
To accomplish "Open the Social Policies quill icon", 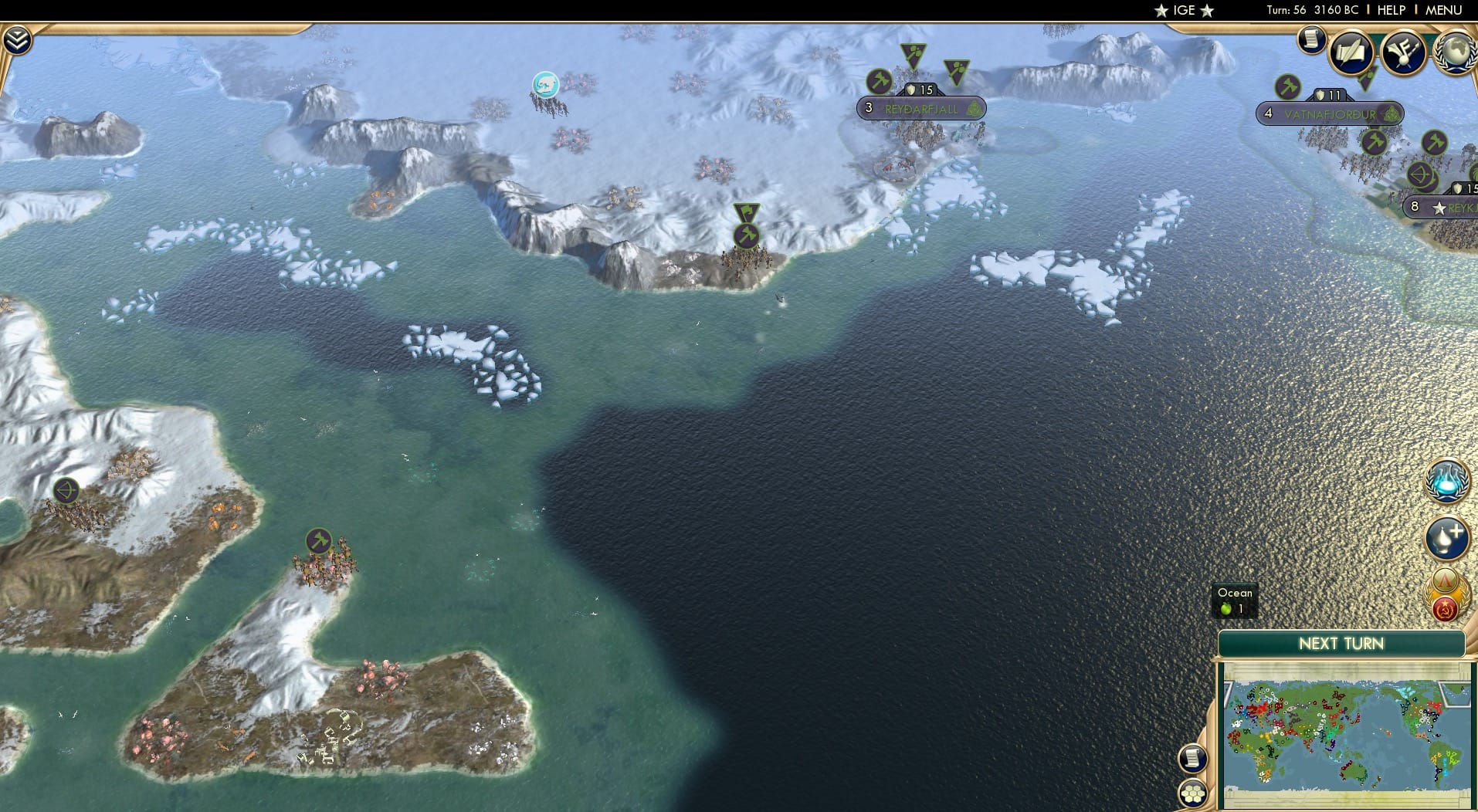I will click(1352, 52).
